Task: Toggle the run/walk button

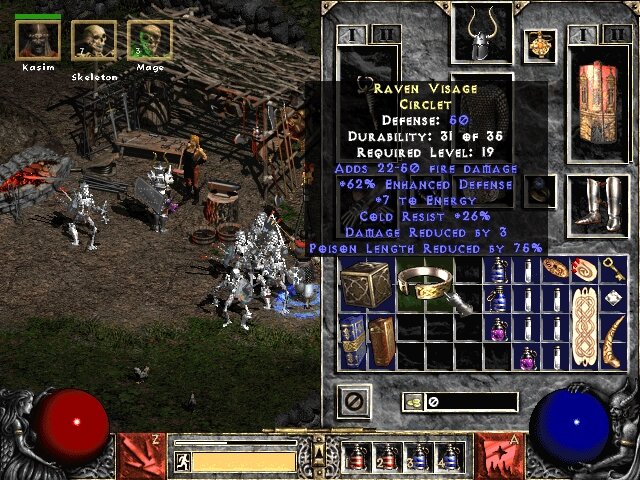Action: [182, 461]
